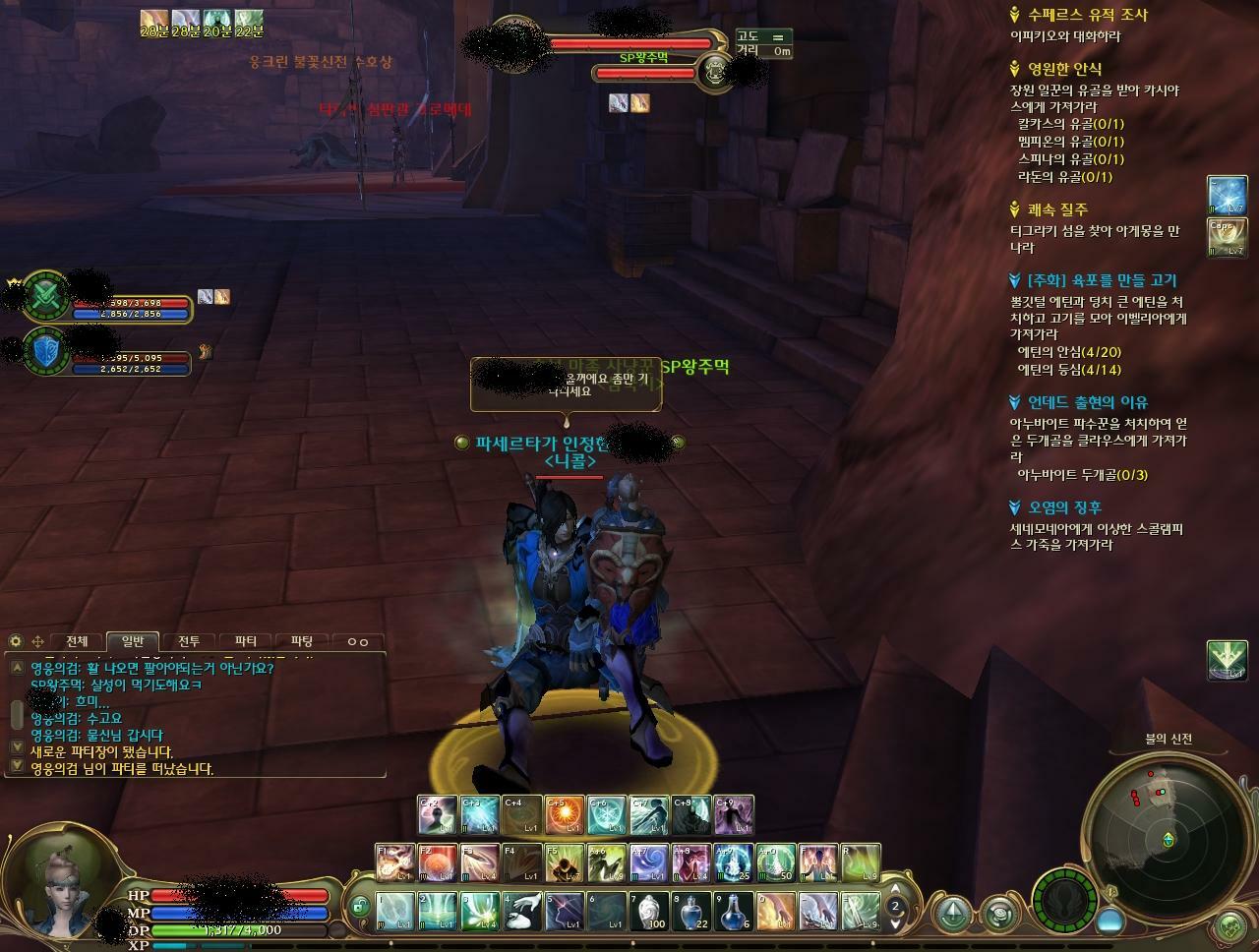The height and width of the screenshot is (952, 1259).
Task: Use the round flask with 6 left
Action: 734,912
